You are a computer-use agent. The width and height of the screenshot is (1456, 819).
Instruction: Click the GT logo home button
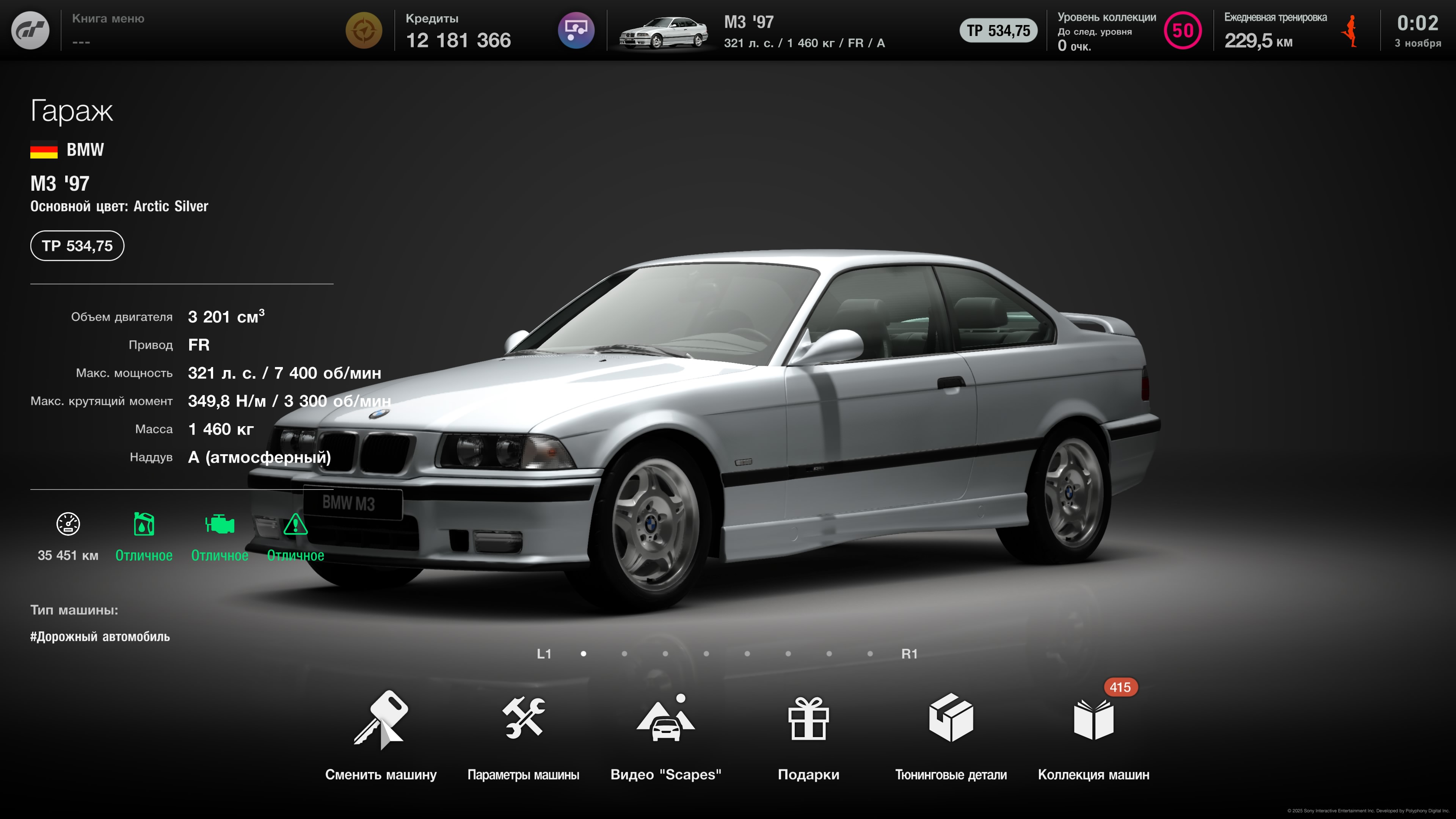coord(30,30)
